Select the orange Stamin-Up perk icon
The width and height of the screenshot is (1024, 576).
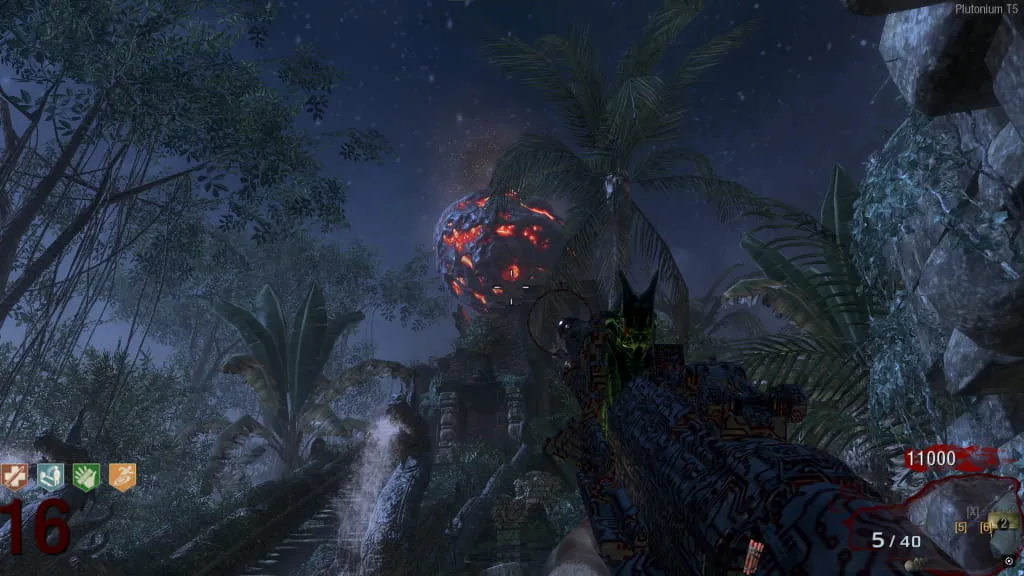[121, 477]
